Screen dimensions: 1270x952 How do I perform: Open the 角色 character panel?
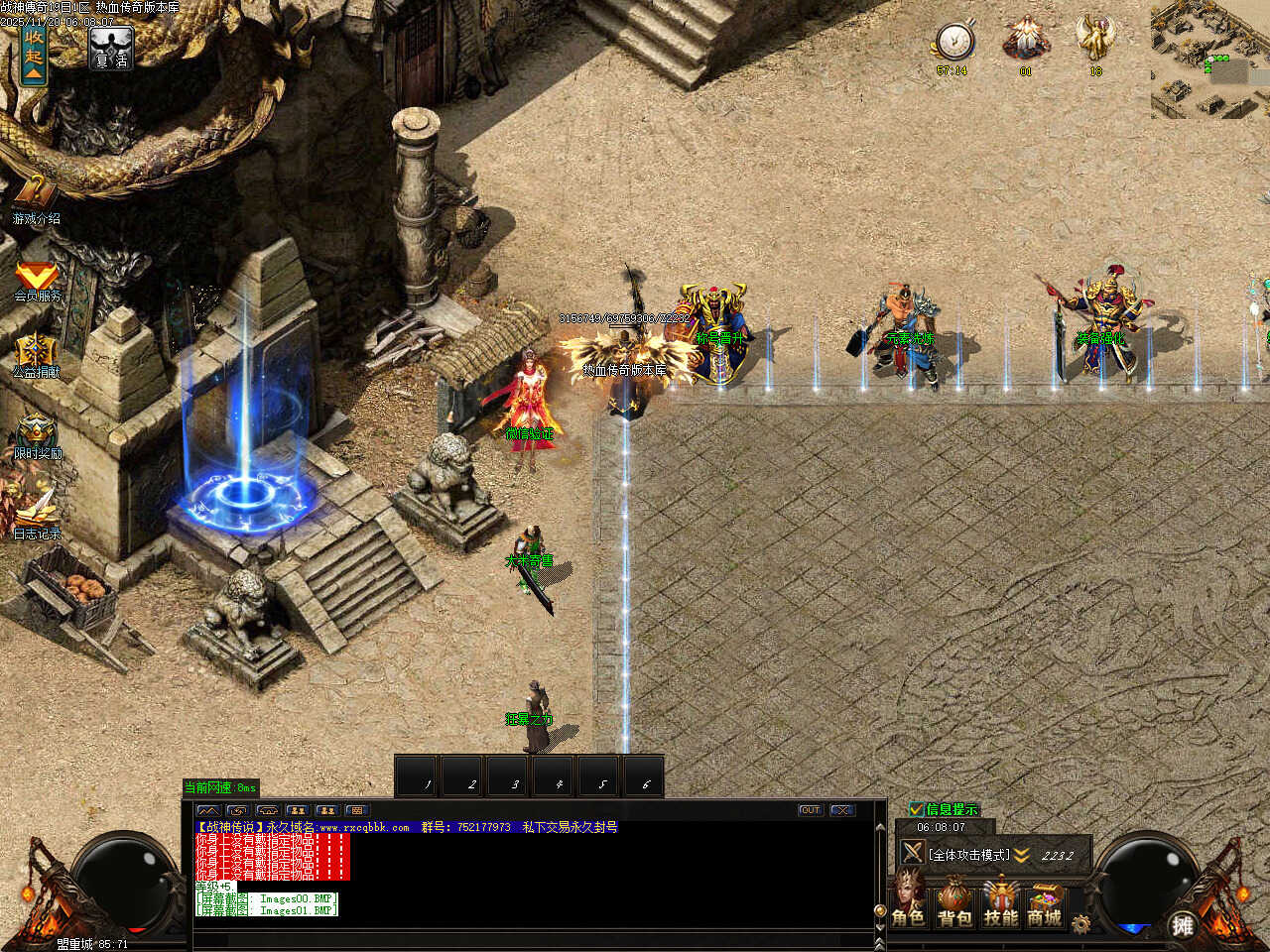pyautogui.click(x=907, y=904)
